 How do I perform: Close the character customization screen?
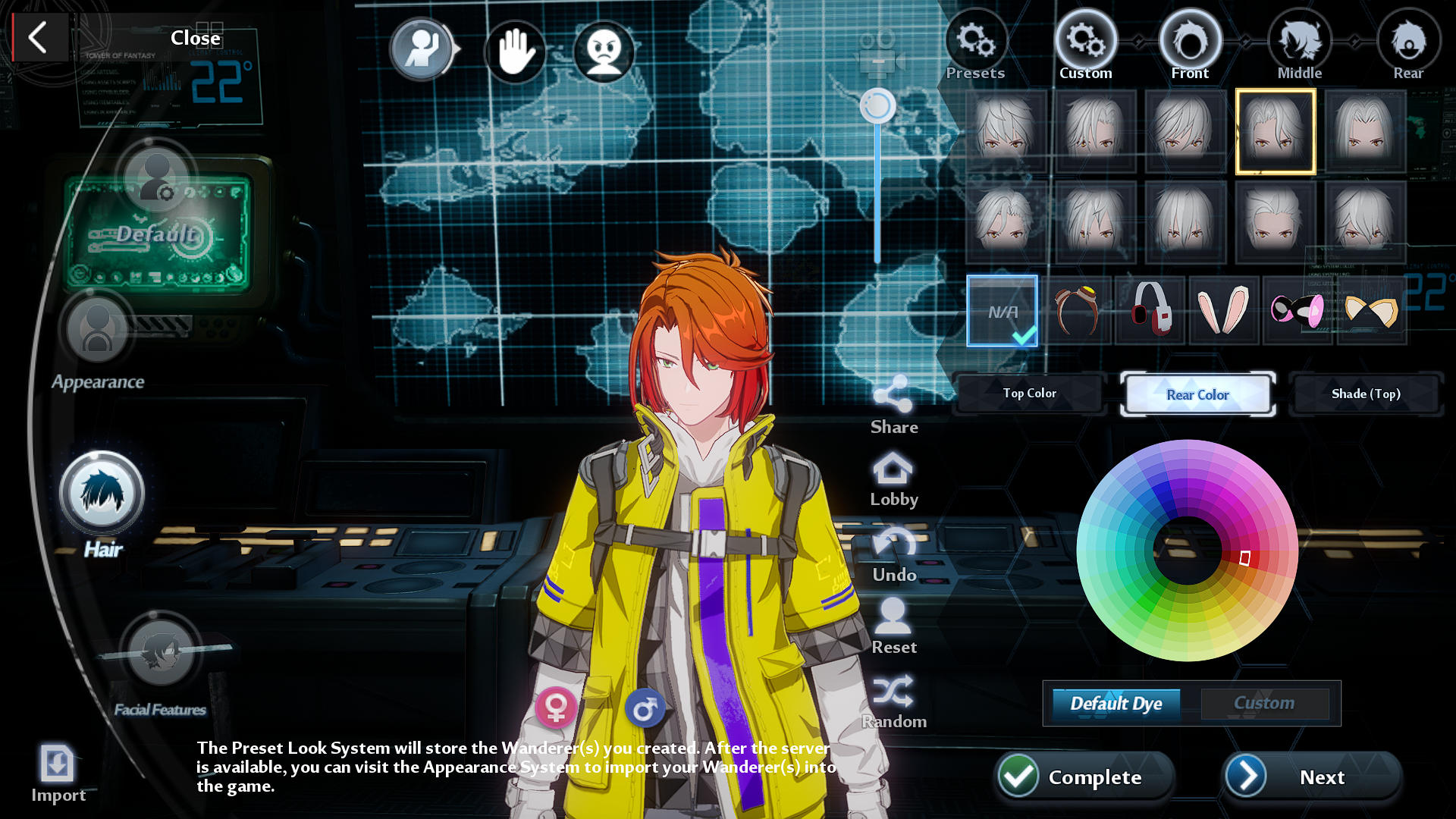point(39,37)
